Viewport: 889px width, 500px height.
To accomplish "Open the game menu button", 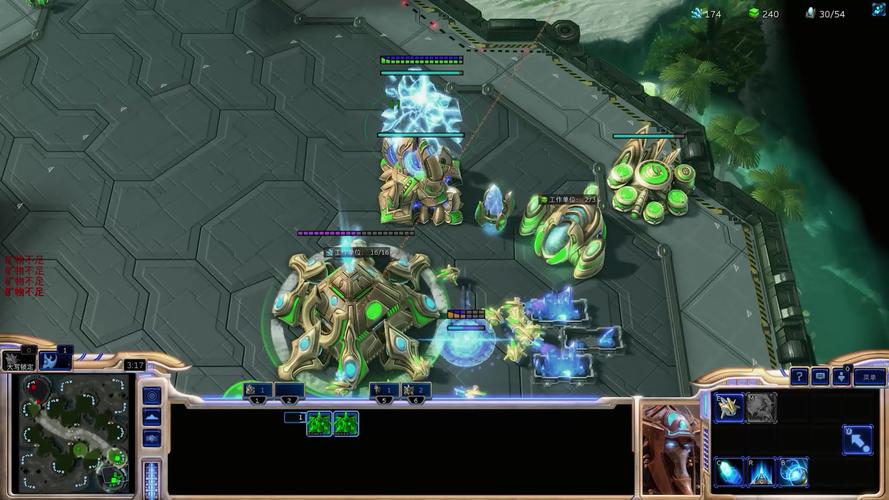I will pyautogui.click(x=869, y=376).
